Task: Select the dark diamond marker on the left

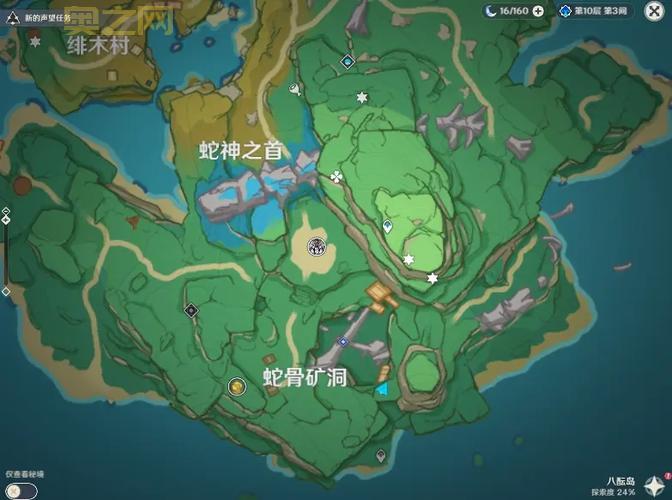Action: pyautogui.click(x=191, y=311)
